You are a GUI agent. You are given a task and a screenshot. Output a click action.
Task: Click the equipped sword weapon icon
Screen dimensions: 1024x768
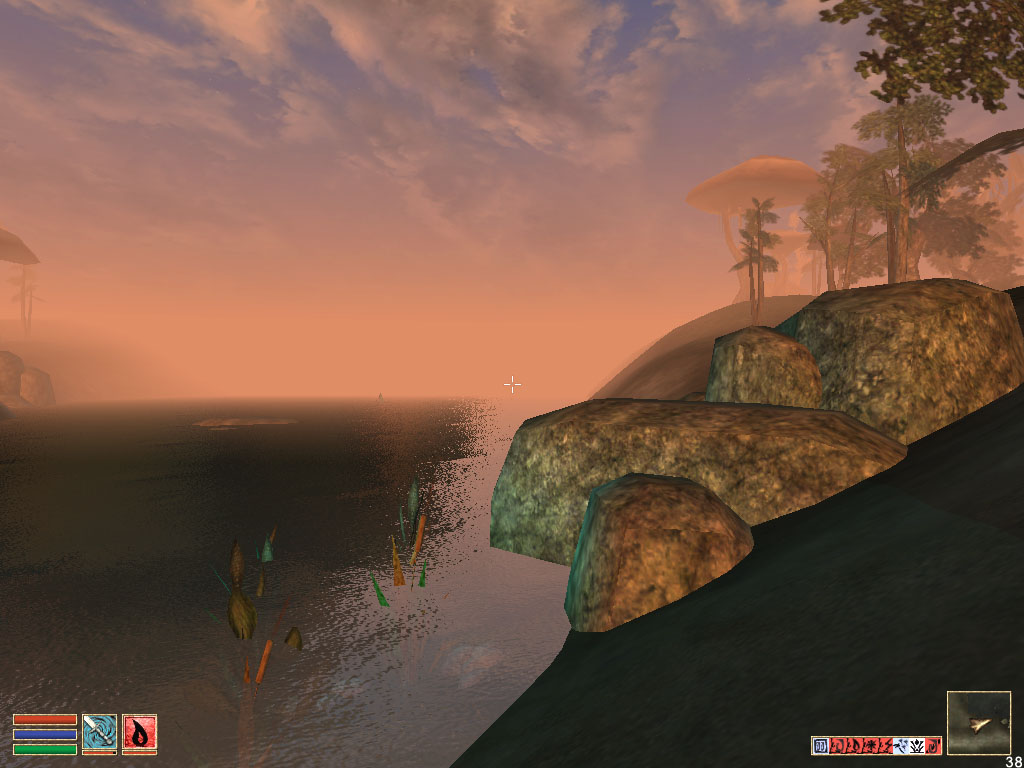point(99,732)
